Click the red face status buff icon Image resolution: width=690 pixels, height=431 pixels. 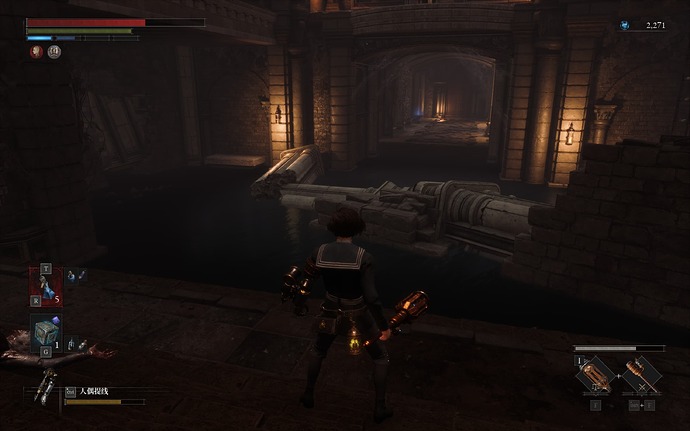point(36,52)
